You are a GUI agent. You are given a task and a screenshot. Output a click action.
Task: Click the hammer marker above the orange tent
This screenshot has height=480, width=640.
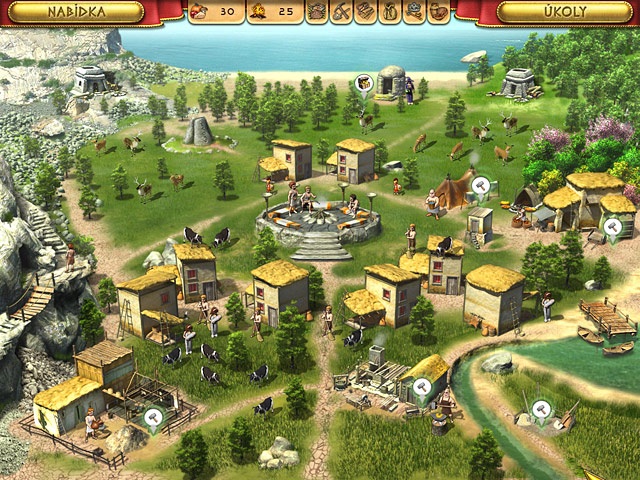click(481, 185)
